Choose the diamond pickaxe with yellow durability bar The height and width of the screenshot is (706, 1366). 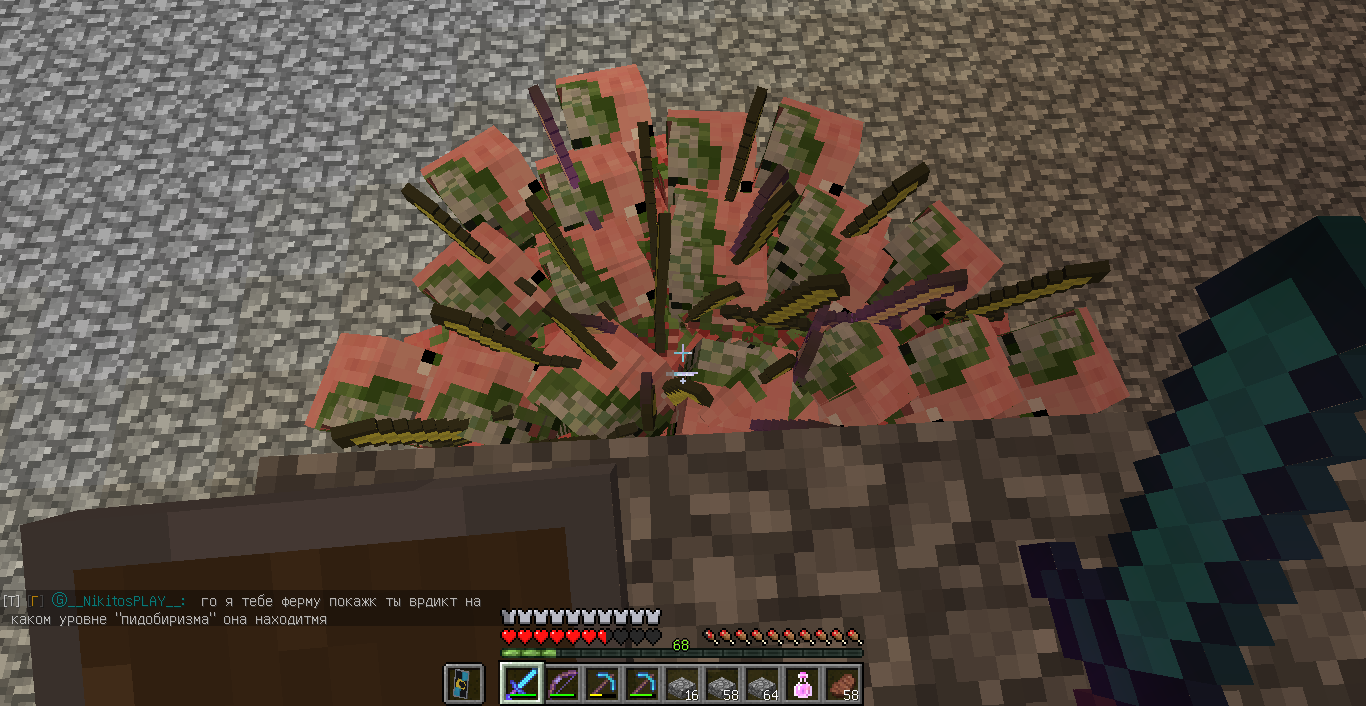coord(602,684)
